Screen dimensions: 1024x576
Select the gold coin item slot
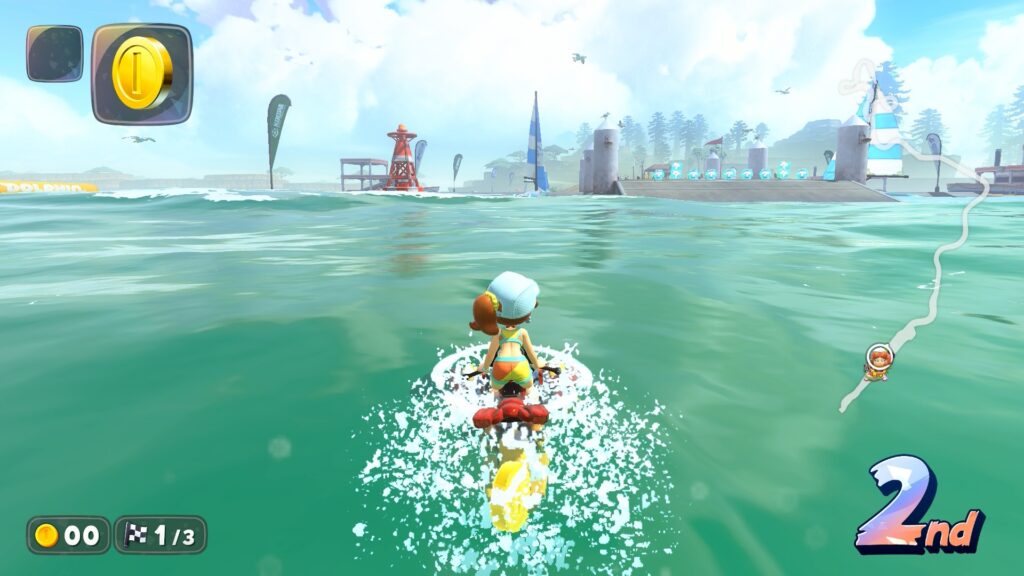[x=142, y=73]
